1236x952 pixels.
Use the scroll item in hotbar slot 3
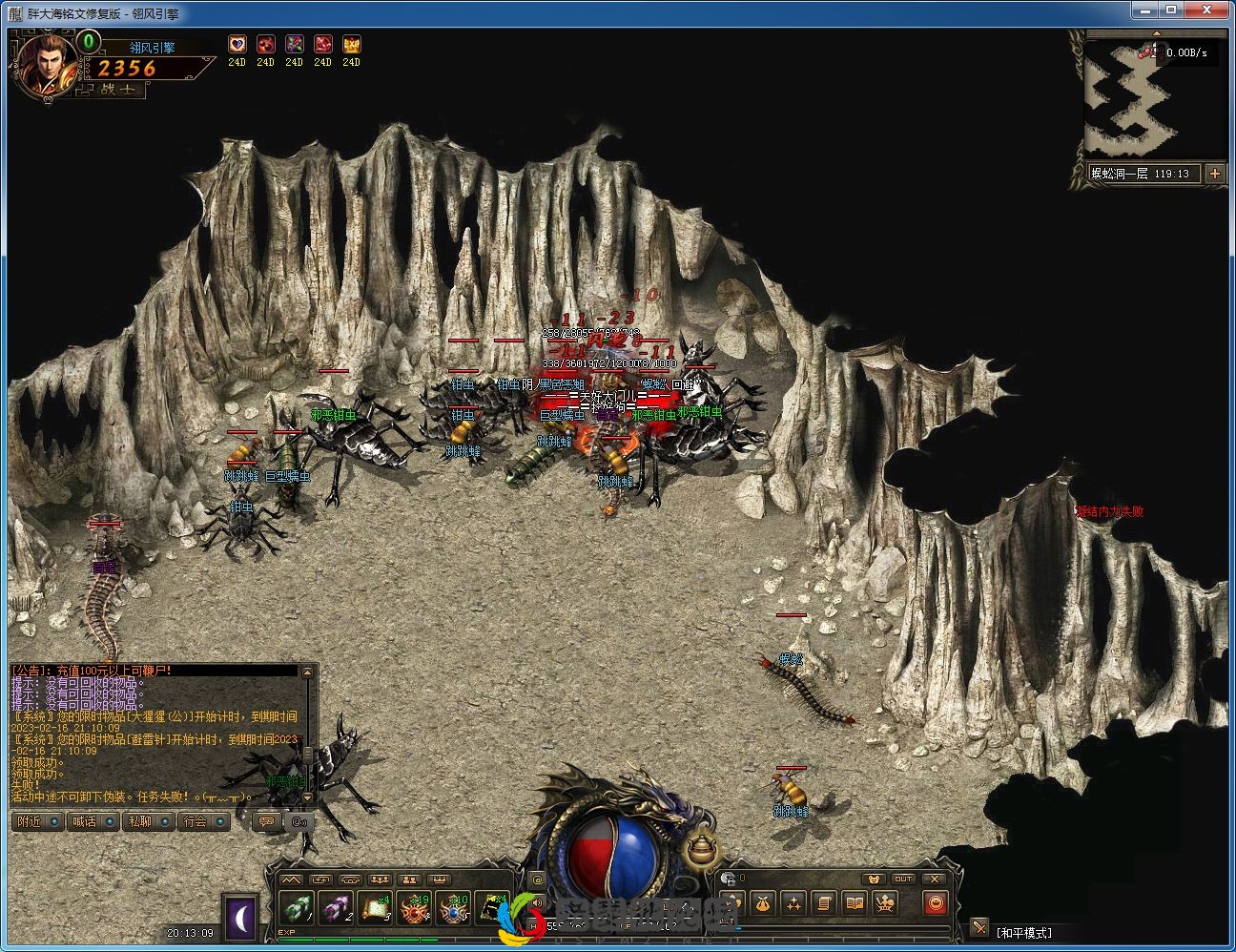(377, 909)
